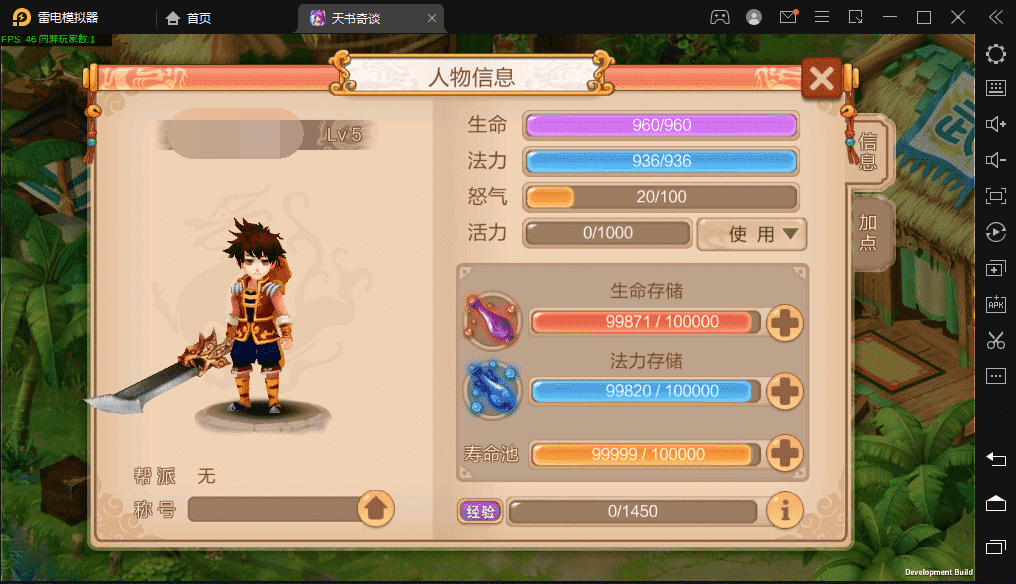Select the 信息 tab

coord(868,152)
